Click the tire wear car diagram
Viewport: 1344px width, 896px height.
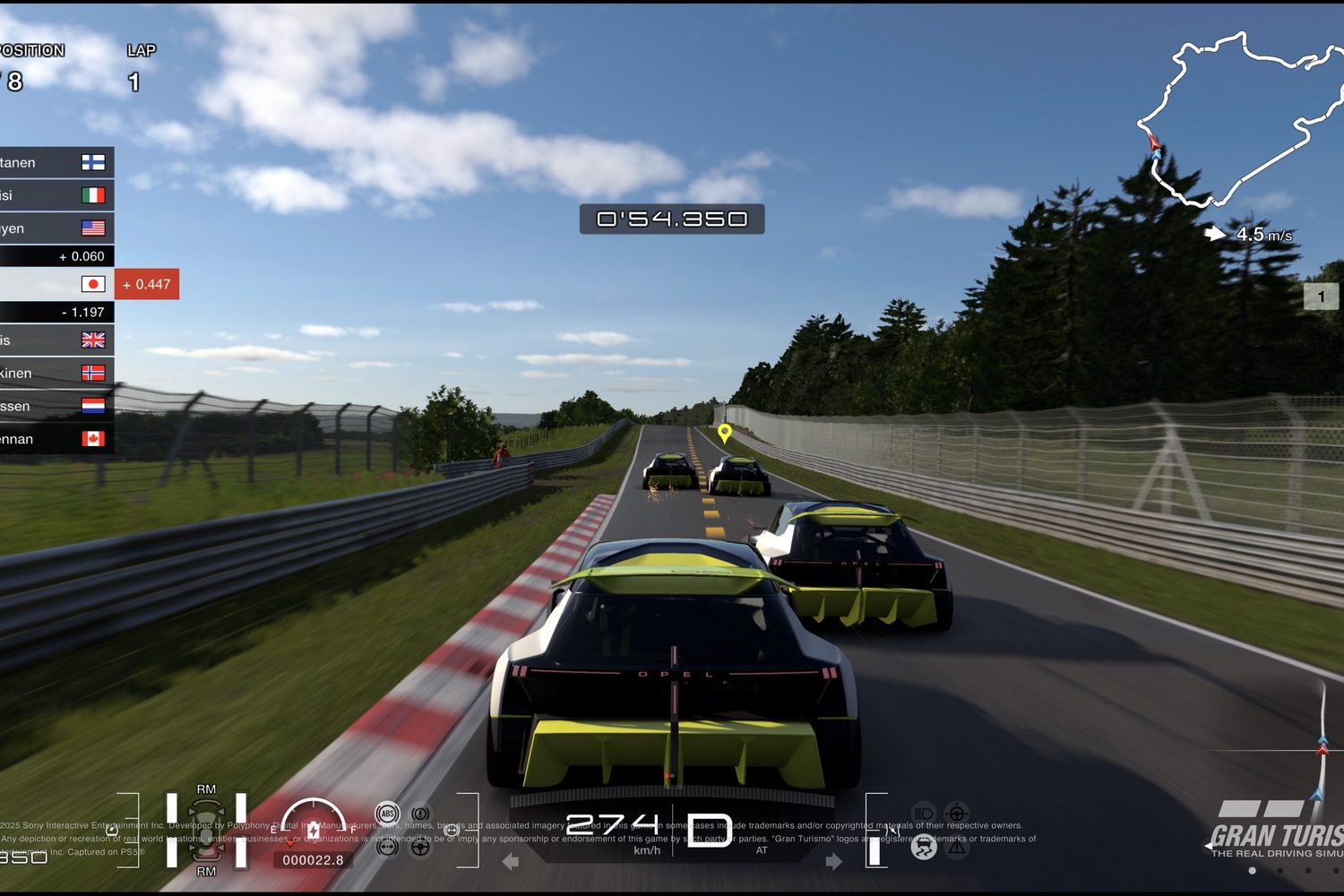coord(206,830)
